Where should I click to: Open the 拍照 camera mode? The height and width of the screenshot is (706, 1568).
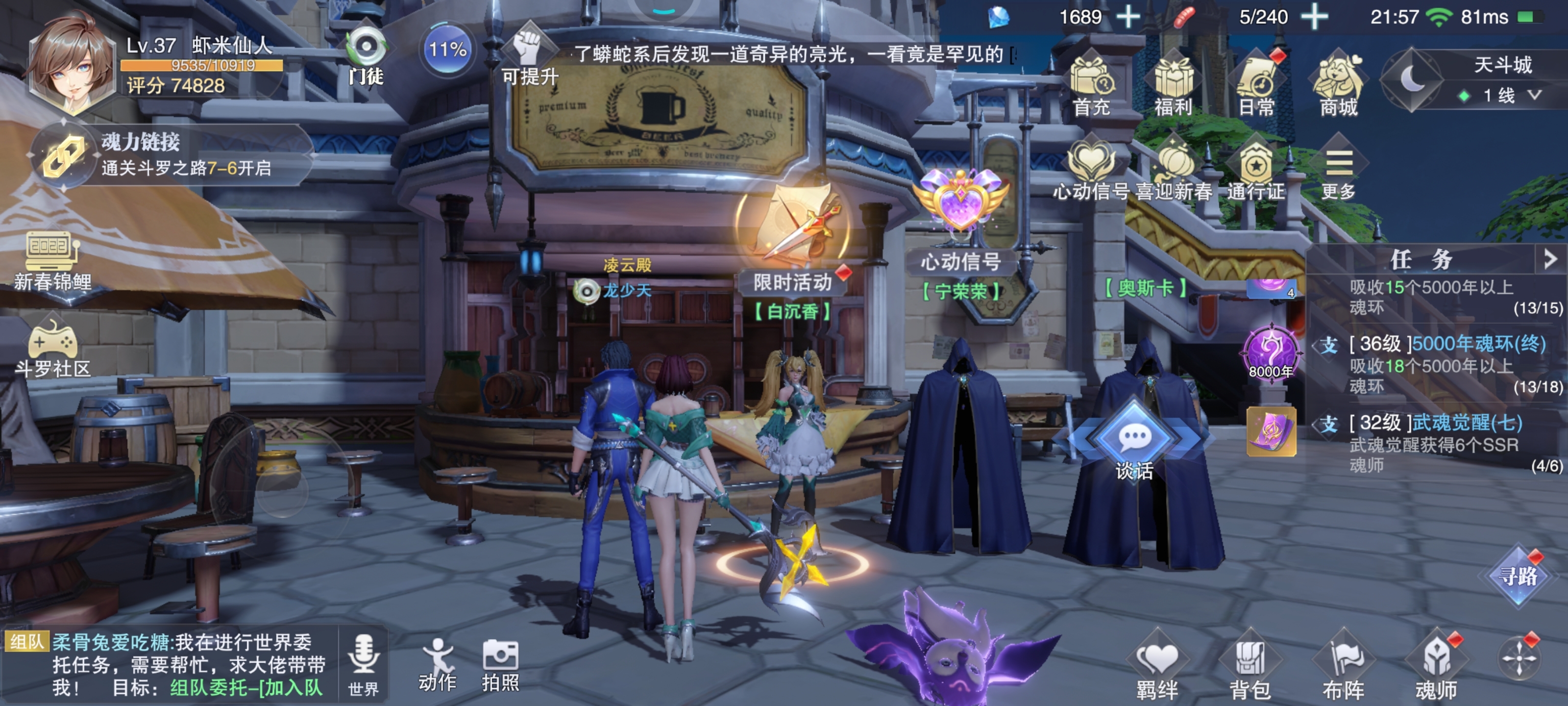[x=500, y=665]
